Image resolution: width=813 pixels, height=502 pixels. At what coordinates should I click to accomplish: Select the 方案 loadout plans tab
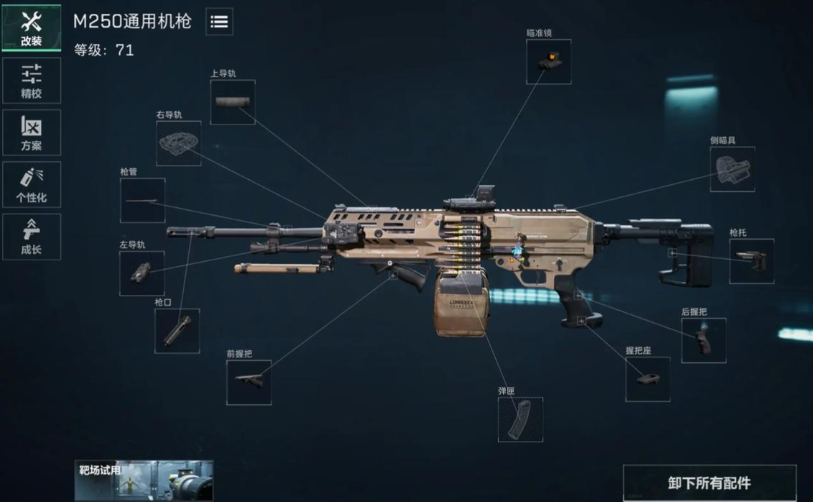31,132
